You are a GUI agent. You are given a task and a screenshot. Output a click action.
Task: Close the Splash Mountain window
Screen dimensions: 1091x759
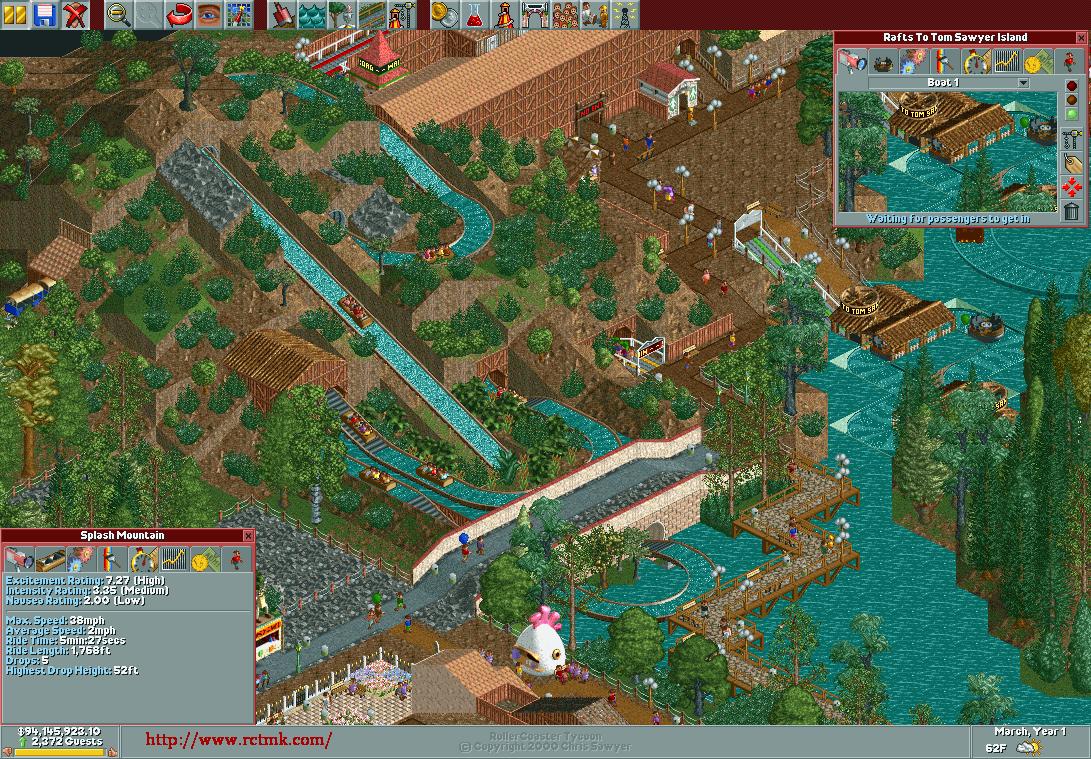click(248, 536)
